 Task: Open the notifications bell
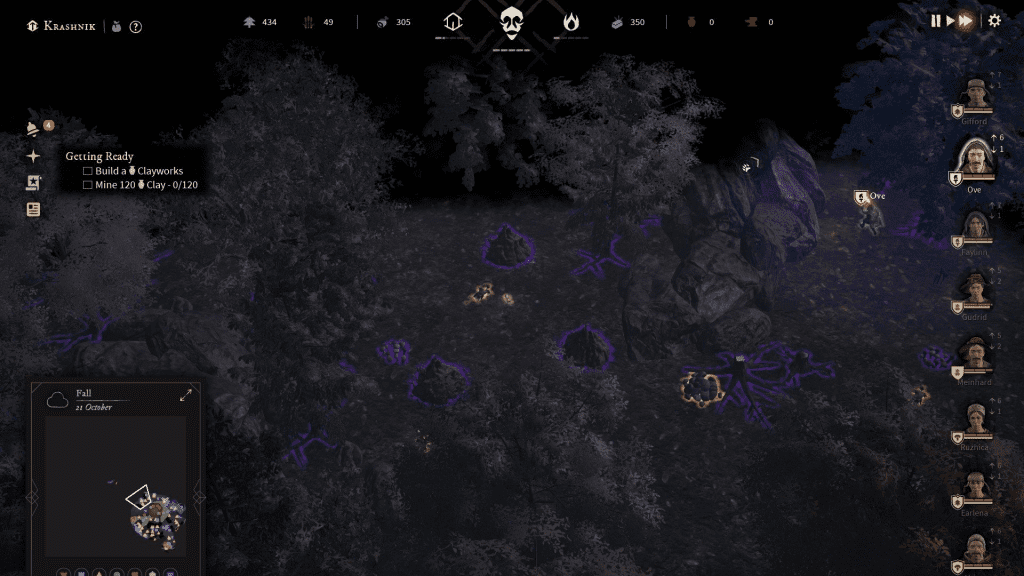[34, 128]
